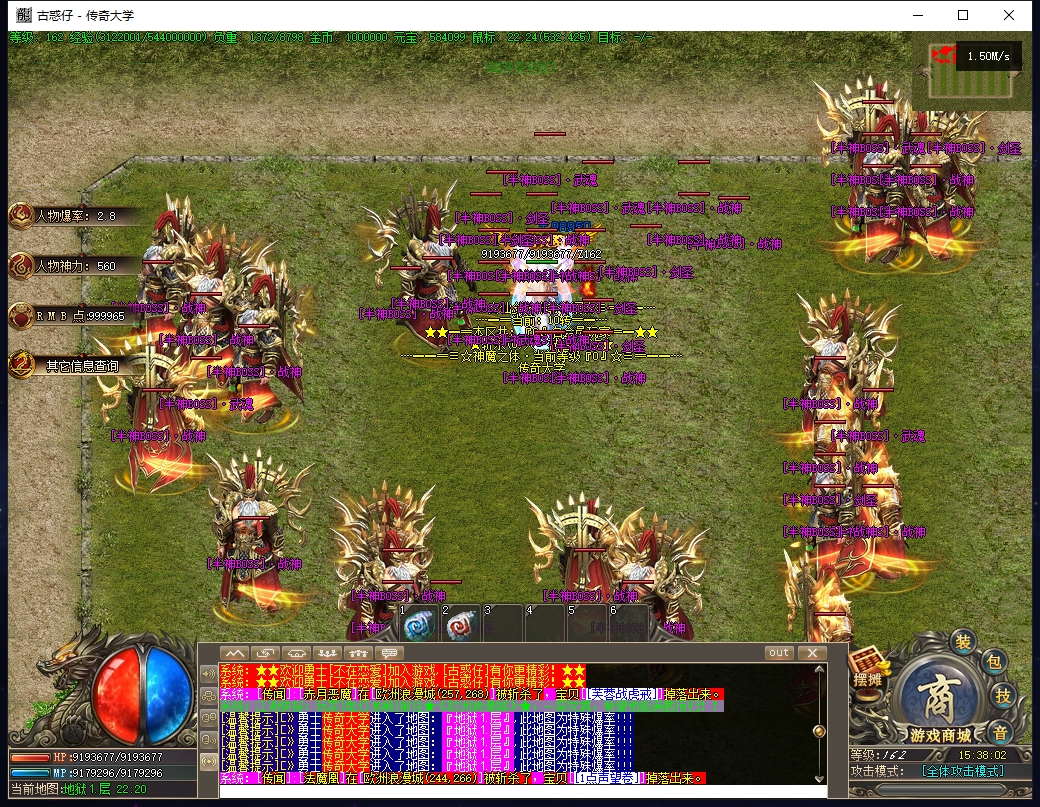Open the 装 equipment panel
This screenshot has width=1040, height=807.
[x=963, y=641]
